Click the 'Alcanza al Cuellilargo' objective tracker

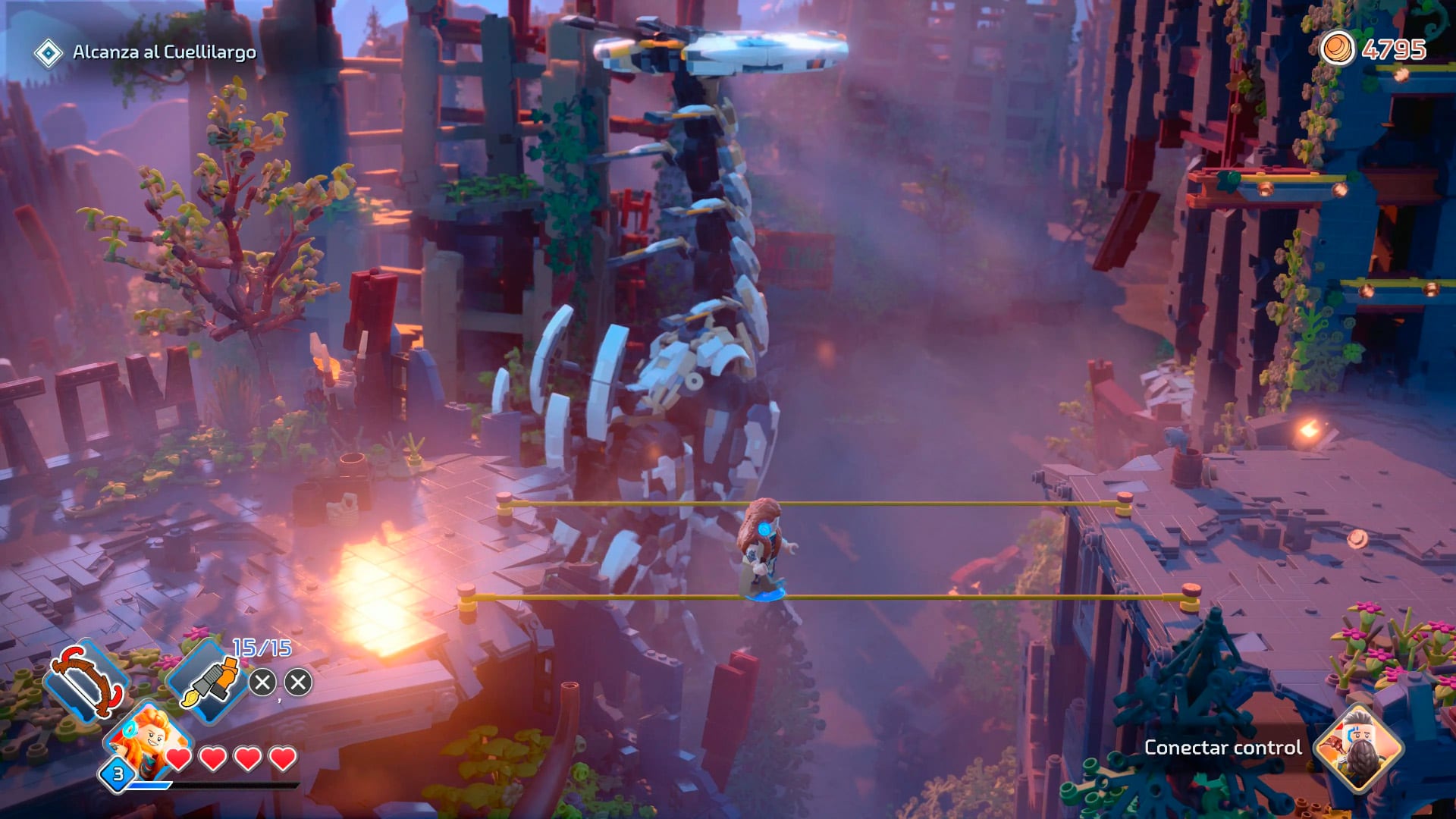coord(164,52)
